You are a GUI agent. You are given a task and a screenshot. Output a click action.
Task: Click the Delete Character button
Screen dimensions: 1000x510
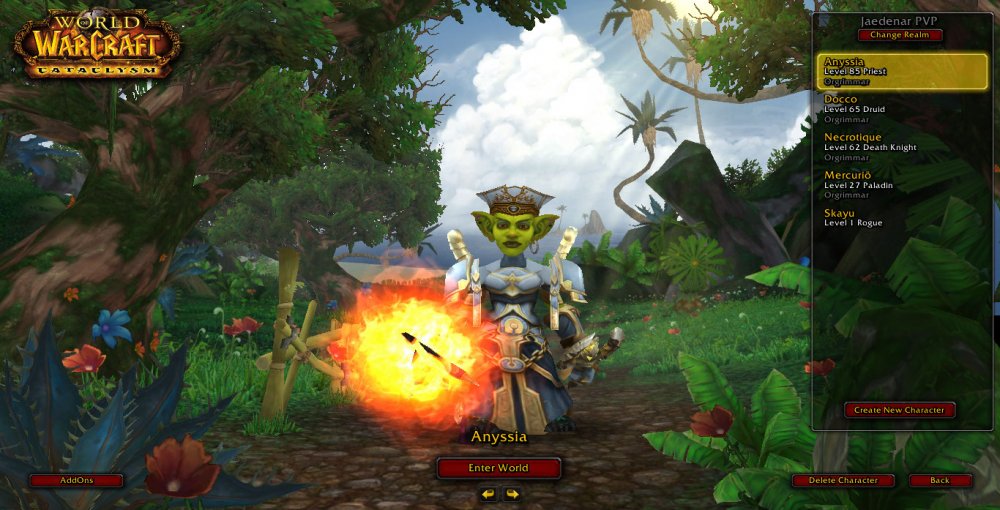coord(843,480)
